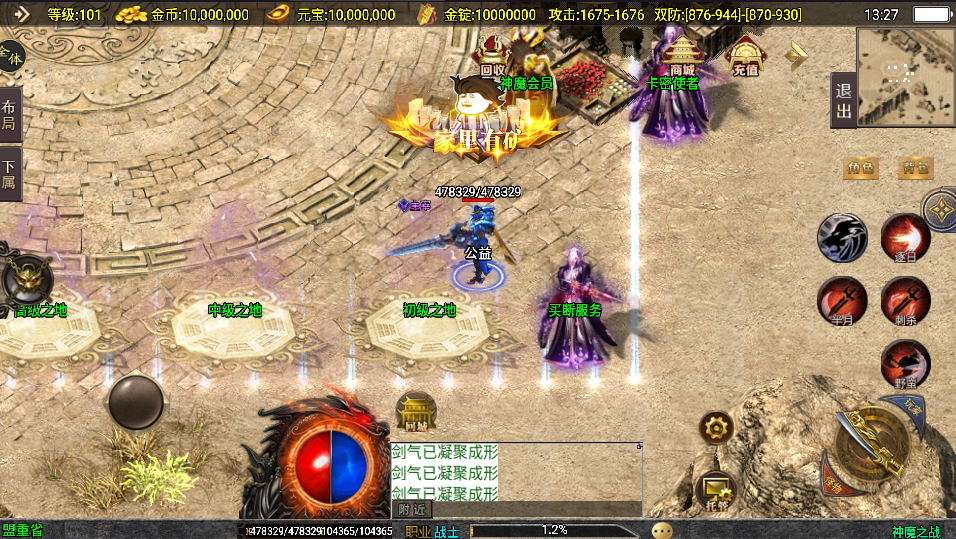Open settings with the gear icon
This screenshot has width=956, height=539.
click(716, 429)
